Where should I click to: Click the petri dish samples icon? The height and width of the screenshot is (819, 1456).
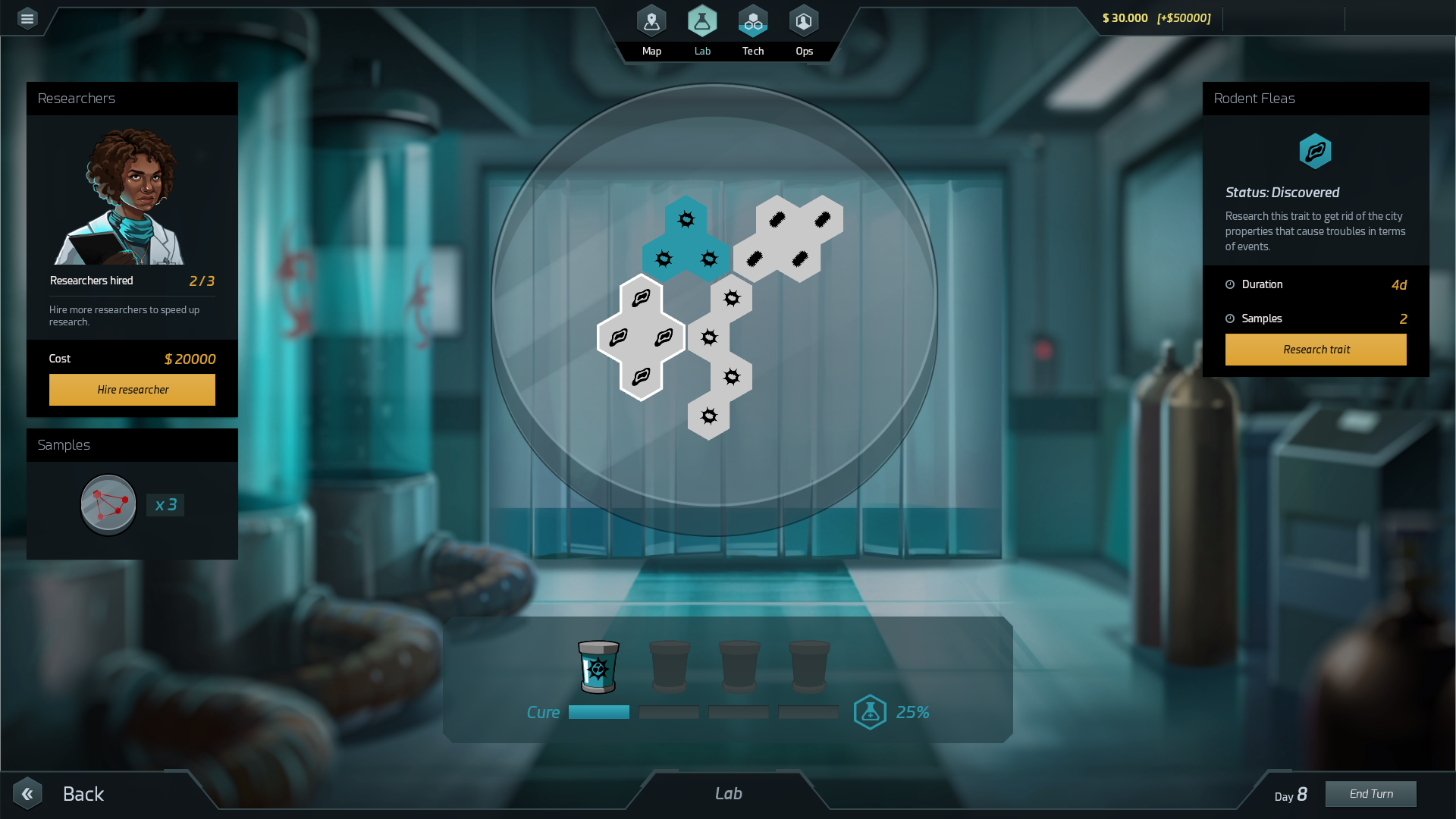pyautogui.click(x=108, y=504)
